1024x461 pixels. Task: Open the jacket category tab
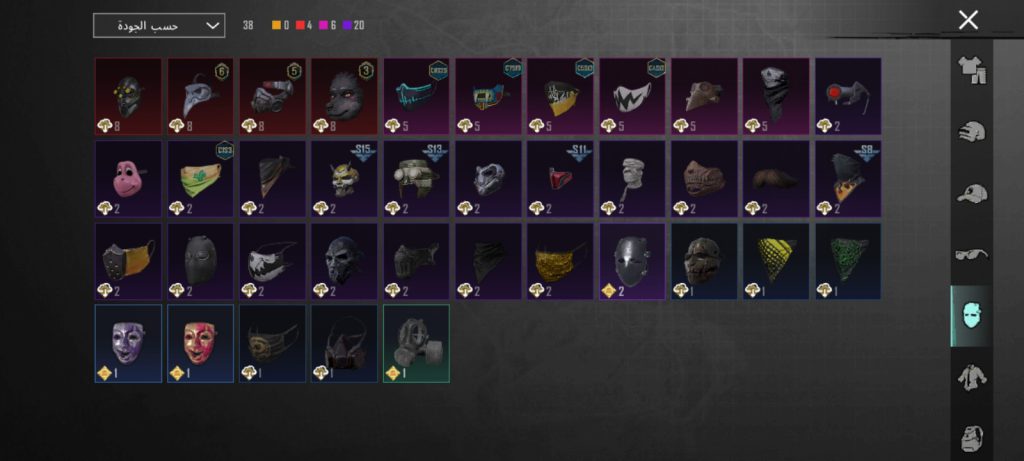pyautogui.click(x=971, y=377)
